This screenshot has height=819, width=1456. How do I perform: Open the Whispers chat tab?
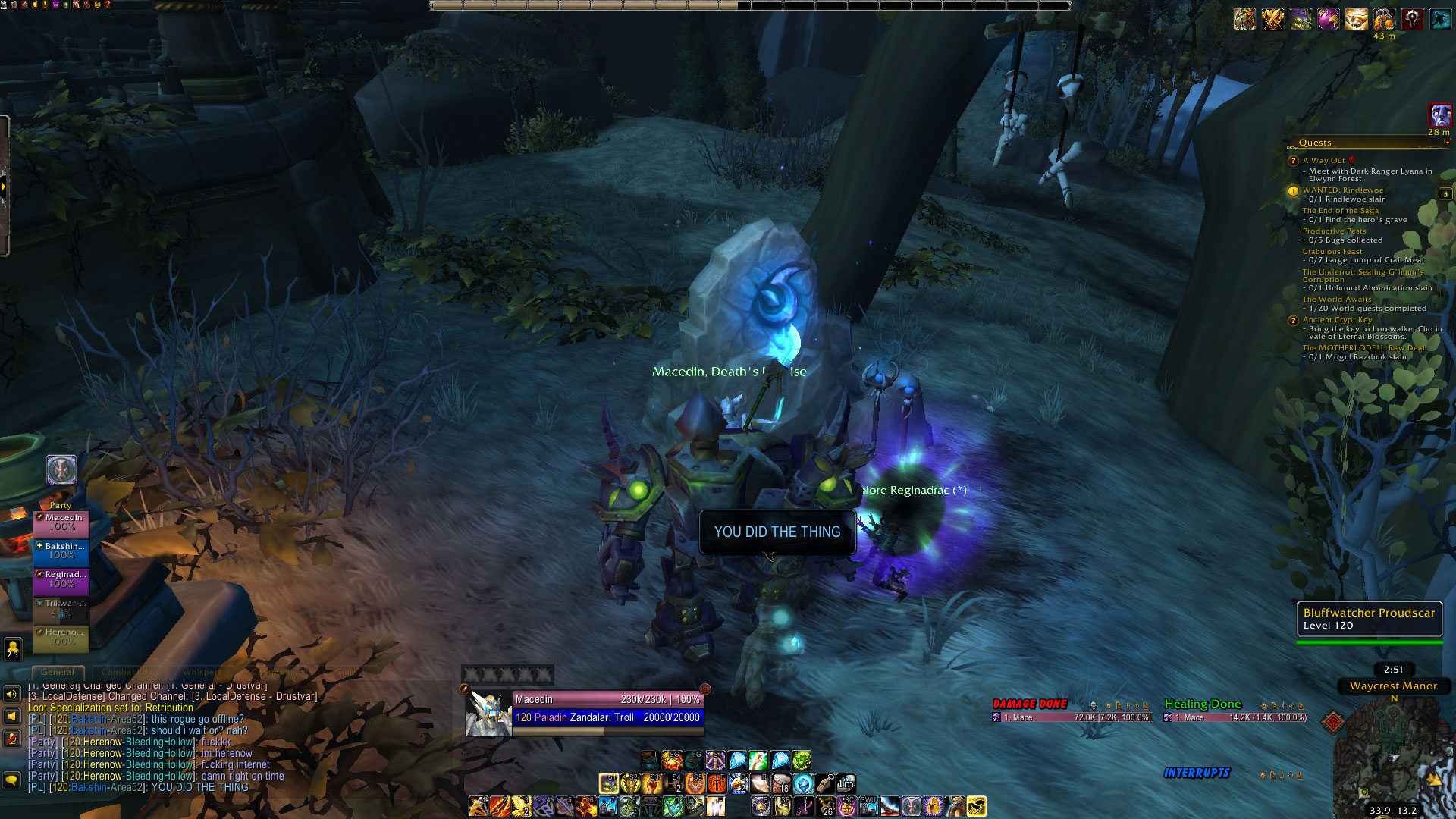tap(201, 672)
